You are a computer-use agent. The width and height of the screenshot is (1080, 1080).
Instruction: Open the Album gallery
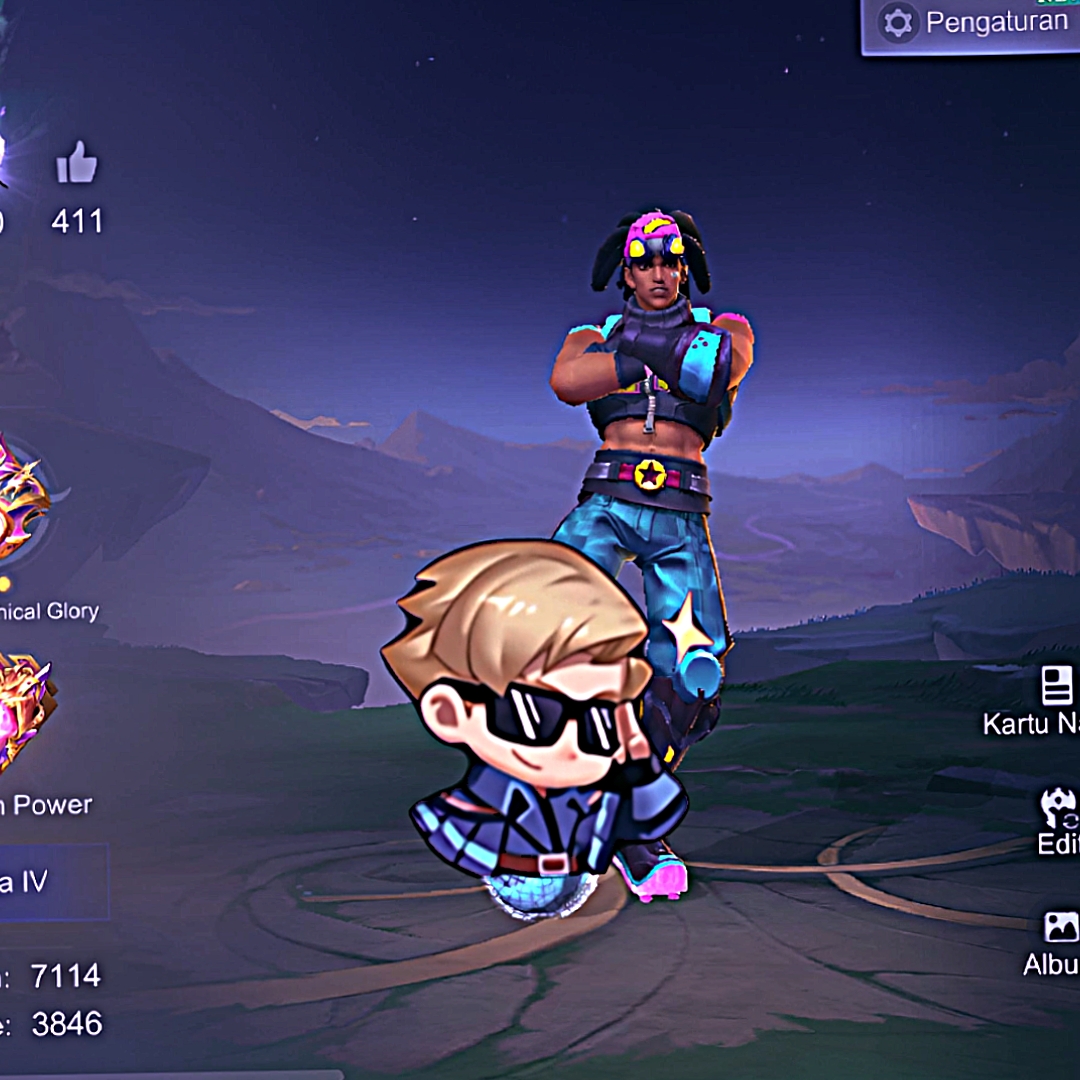click(1059, 927)
